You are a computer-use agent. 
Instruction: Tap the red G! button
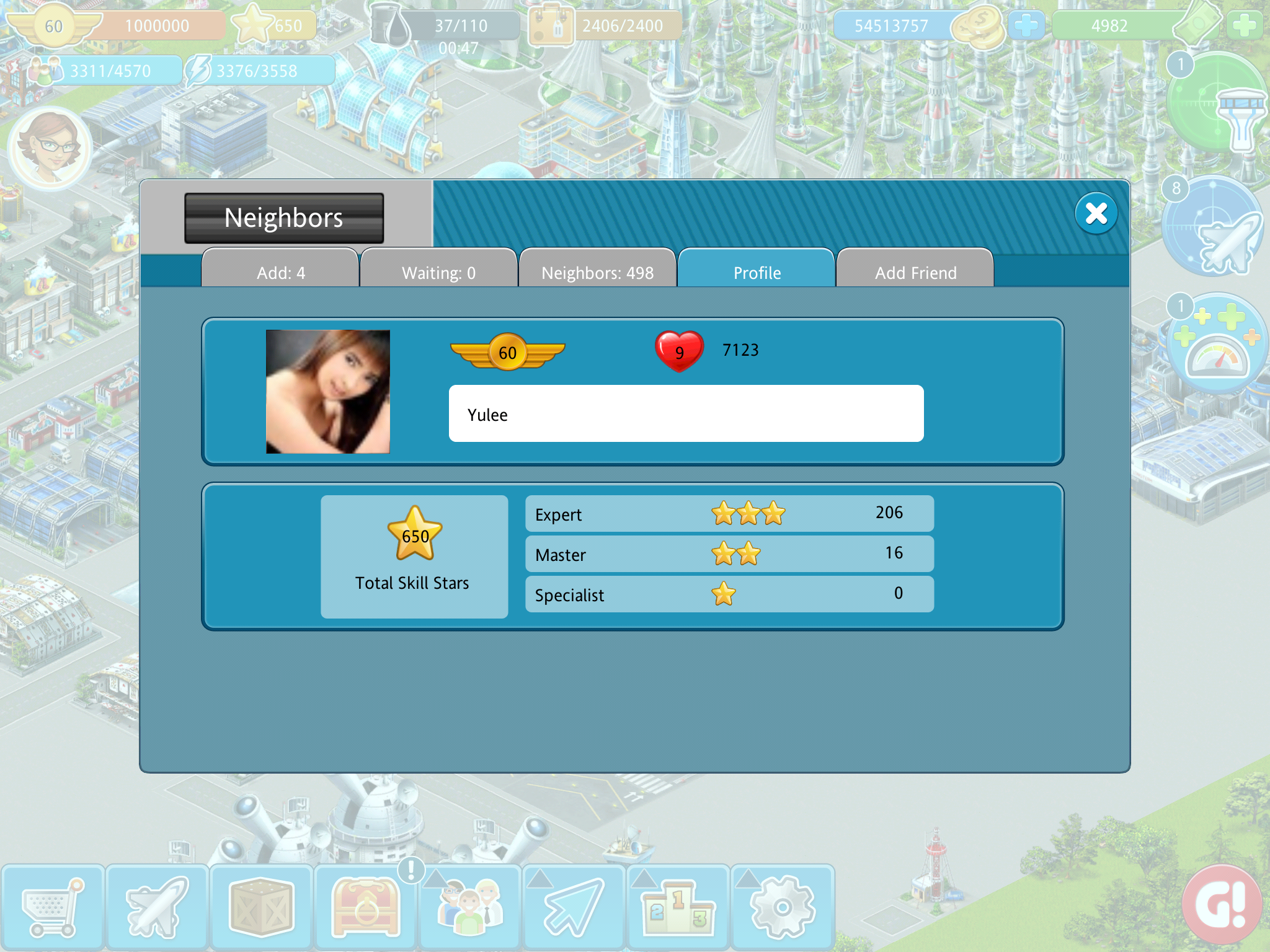pos(1222,905)
